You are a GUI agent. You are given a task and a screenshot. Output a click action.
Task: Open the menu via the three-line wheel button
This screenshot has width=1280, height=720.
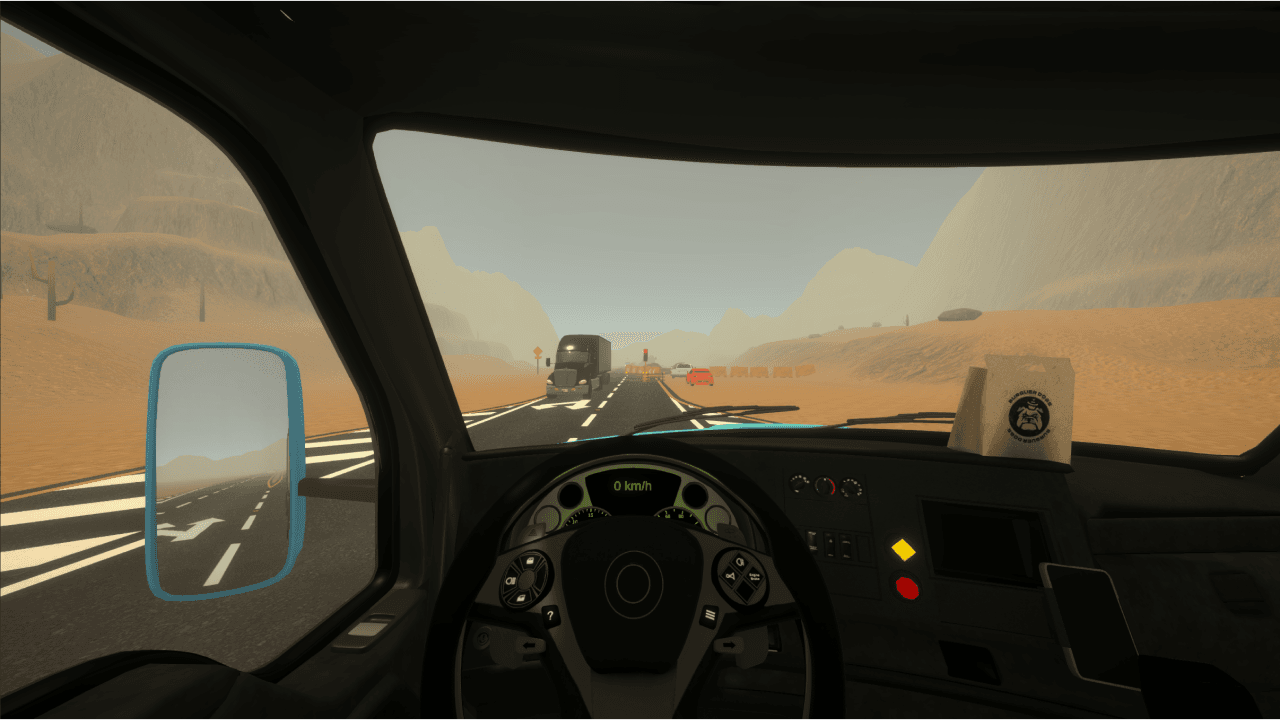710,614
